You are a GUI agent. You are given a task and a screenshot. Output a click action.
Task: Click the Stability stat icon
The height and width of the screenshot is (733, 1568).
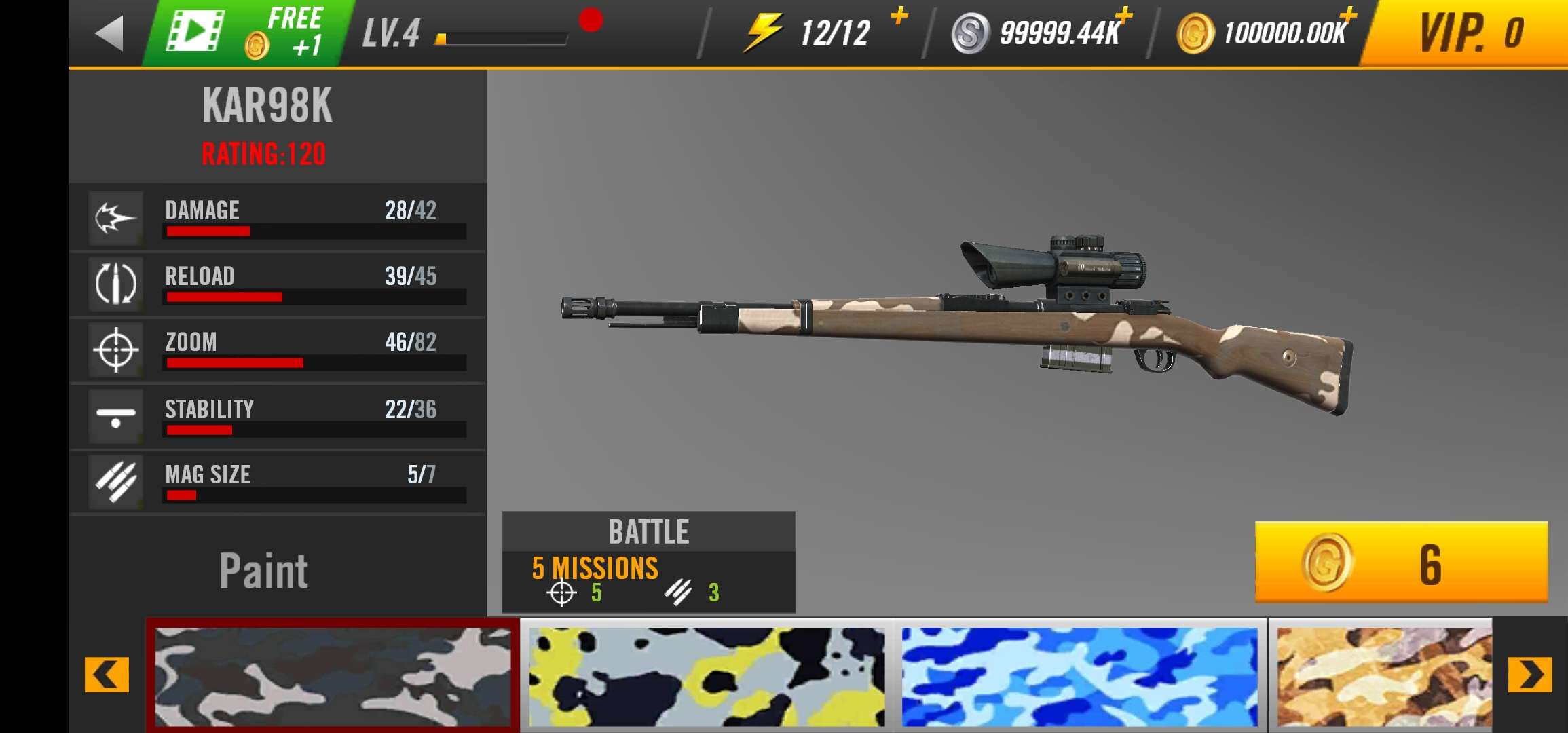(115, 416)
